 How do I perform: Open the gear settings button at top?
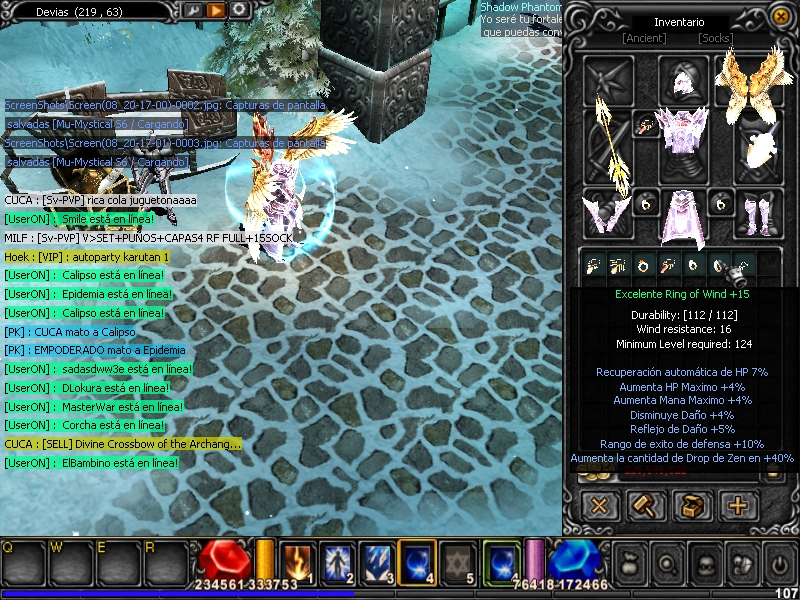coord(239,10)
